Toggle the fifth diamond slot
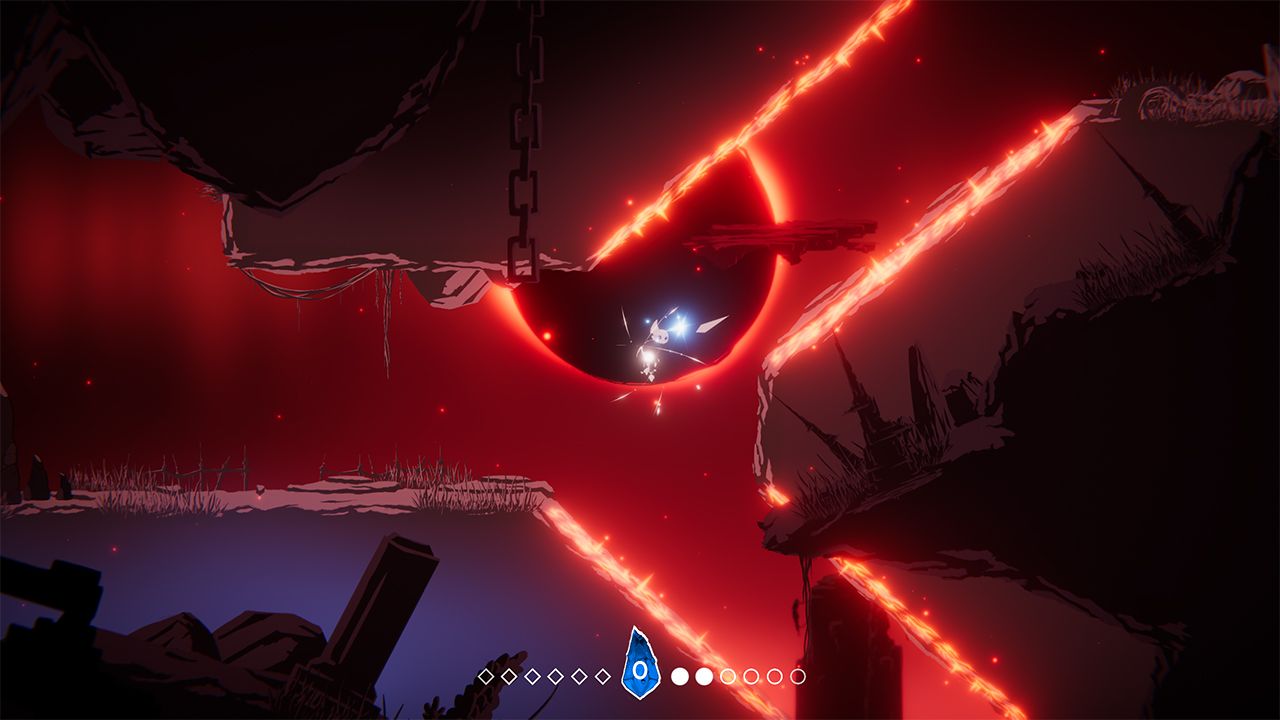The height and width of the screenshot is (720, 1280). 578,675
